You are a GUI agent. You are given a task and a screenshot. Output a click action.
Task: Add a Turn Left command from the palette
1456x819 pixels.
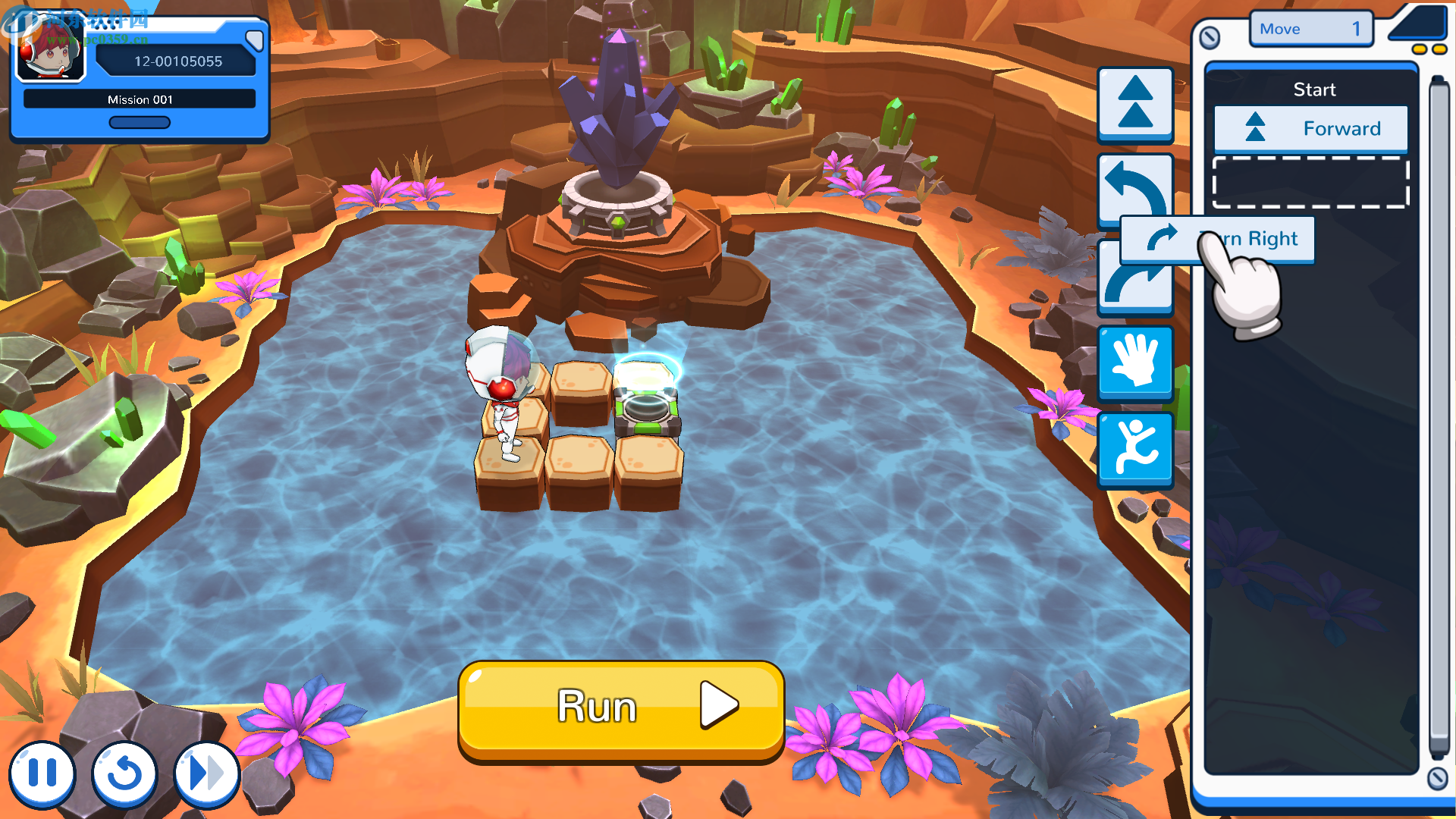[x=1135, y=186]
